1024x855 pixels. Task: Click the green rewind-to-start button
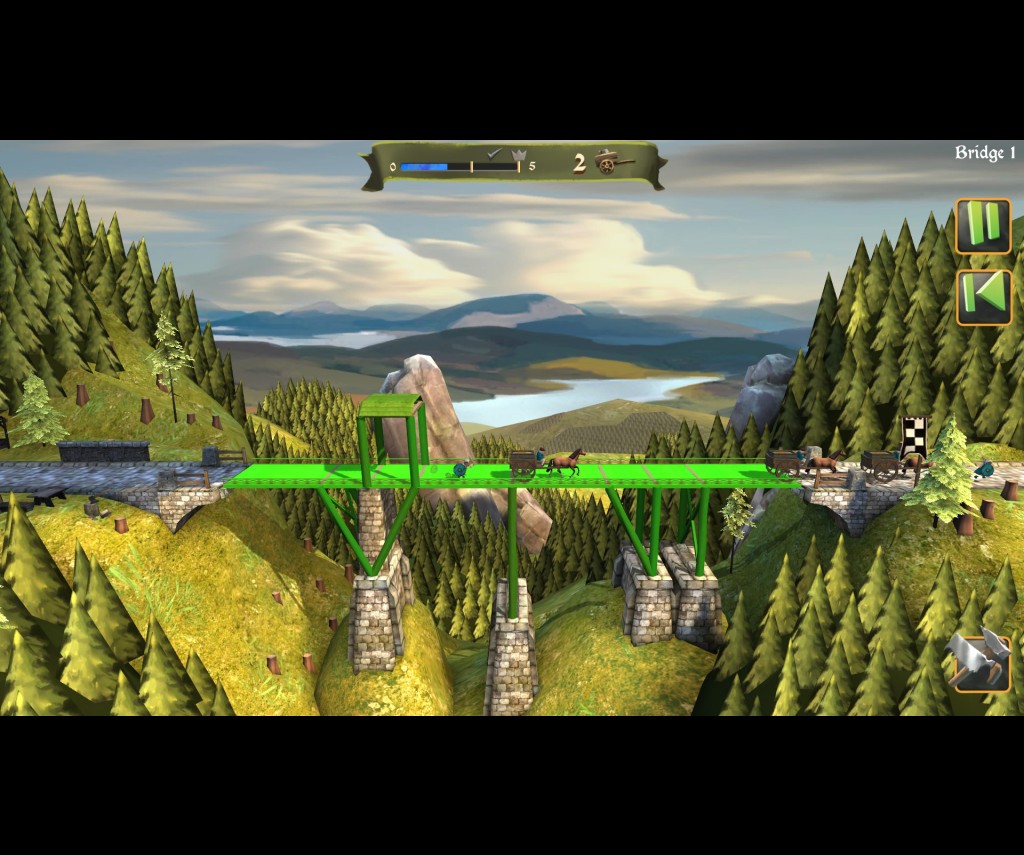tap(984, 298)
